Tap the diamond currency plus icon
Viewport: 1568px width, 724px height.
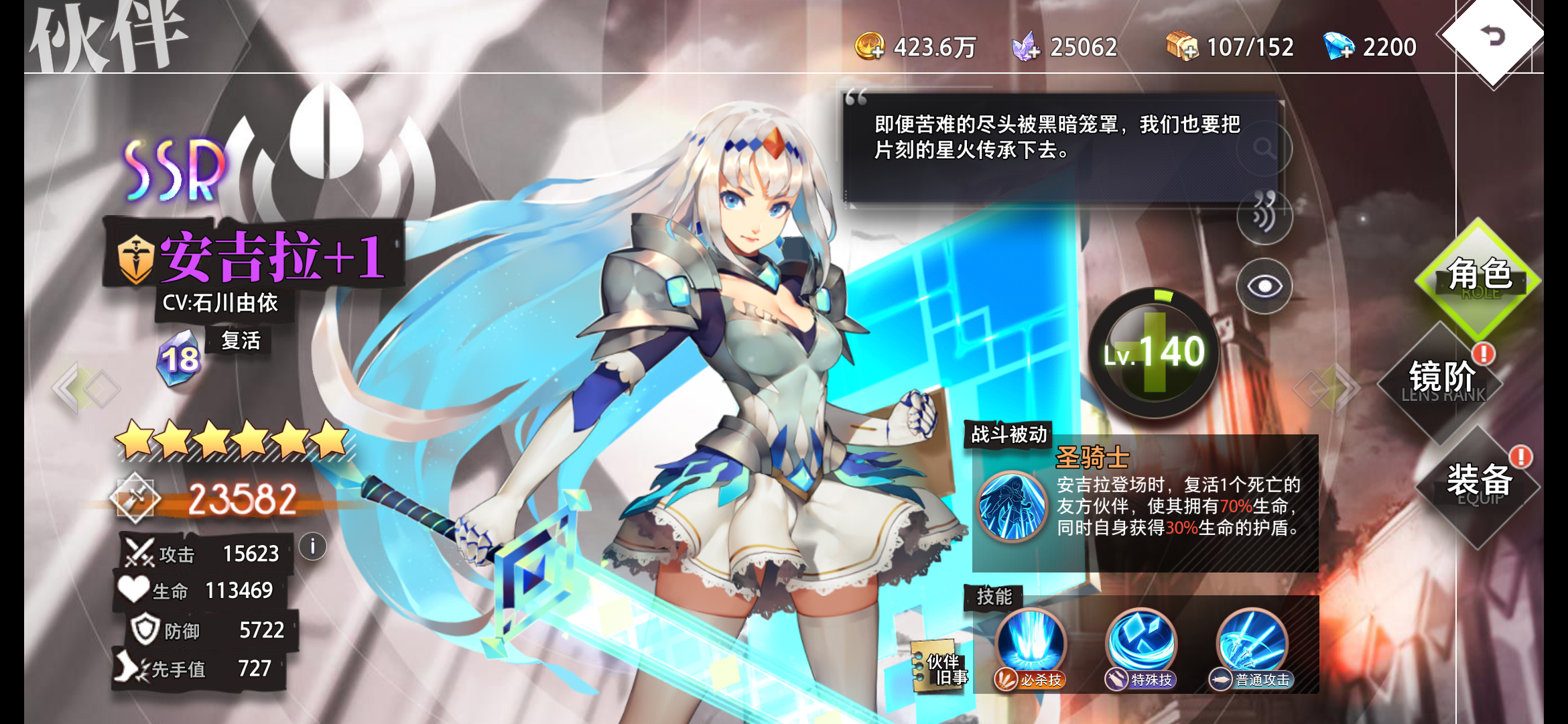[x=1340, y=46]
